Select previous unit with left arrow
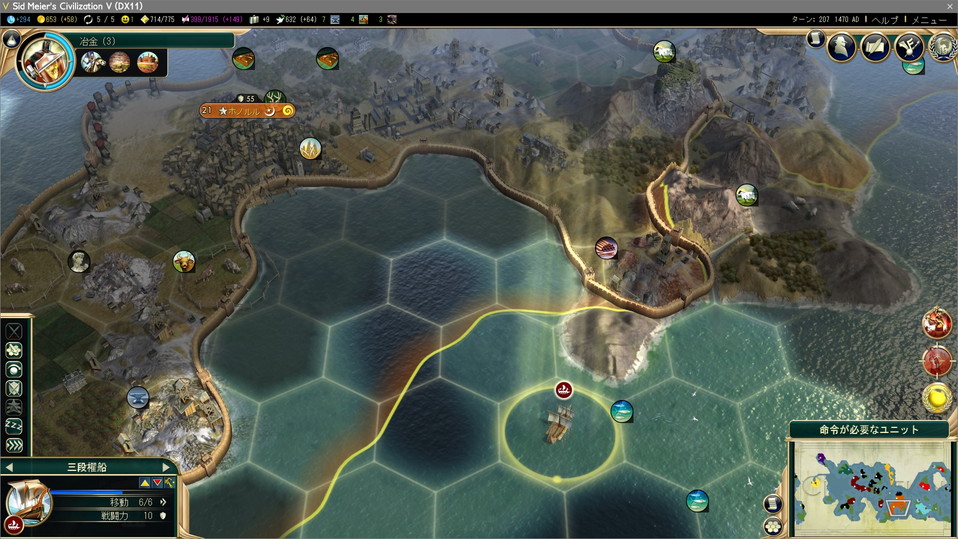The image size is (958, 539). (x=9, y=467)
